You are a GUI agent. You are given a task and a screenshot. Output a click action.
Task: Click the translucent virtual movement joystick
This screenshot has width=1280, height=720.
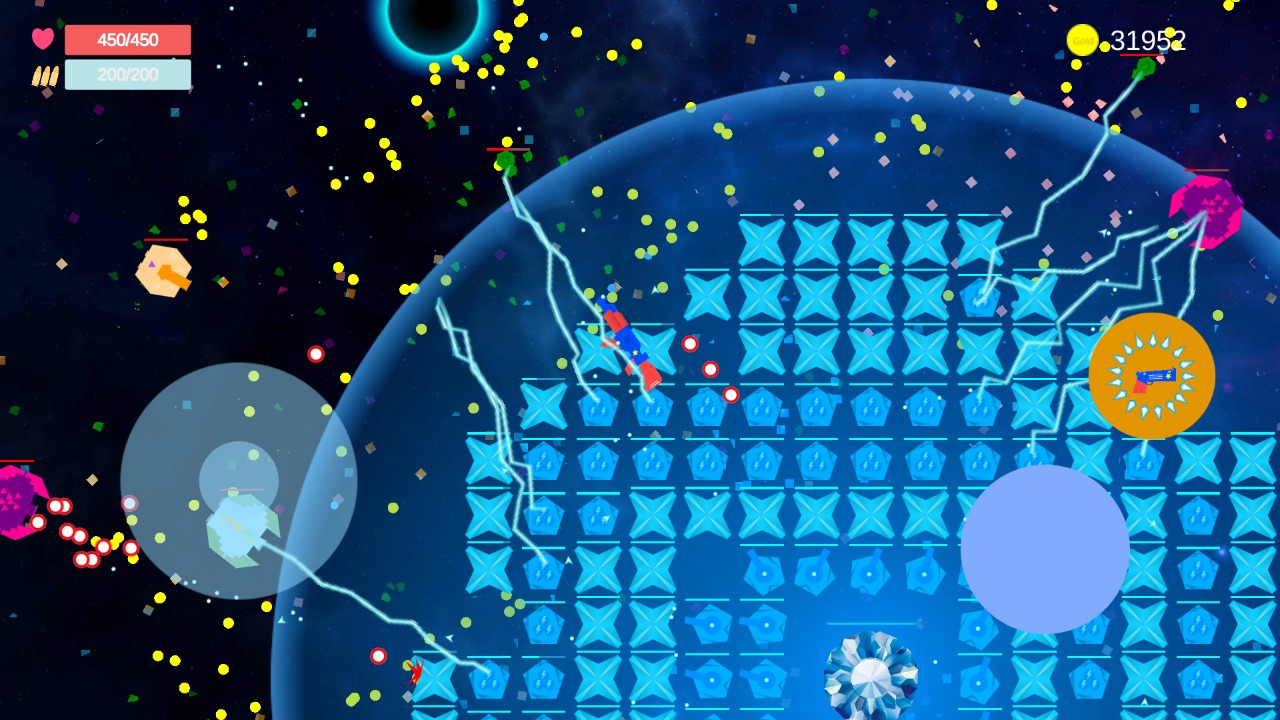pos(239,481)
